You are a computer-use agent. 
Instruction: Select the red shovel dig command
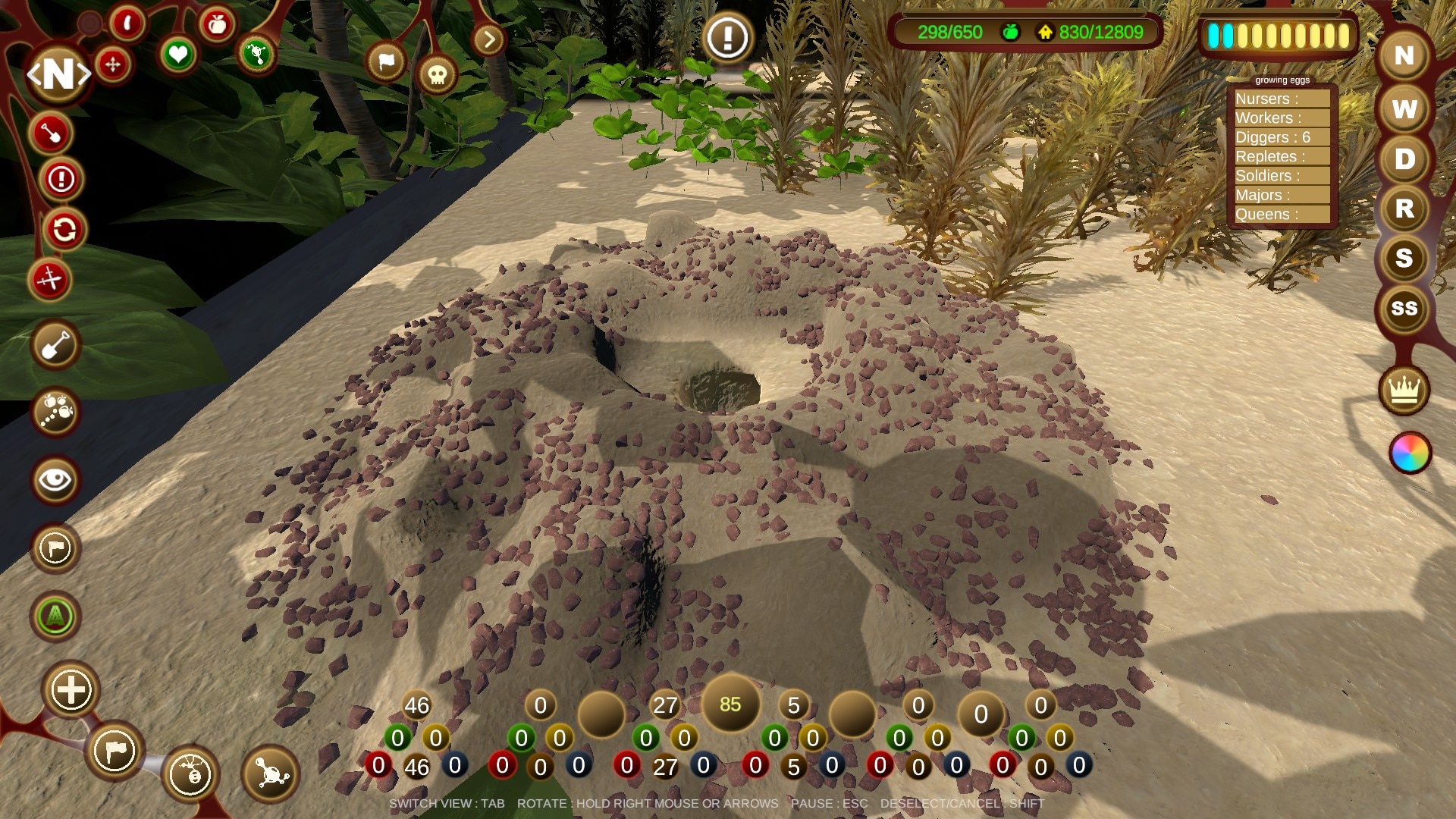click(x=51, y=133)
